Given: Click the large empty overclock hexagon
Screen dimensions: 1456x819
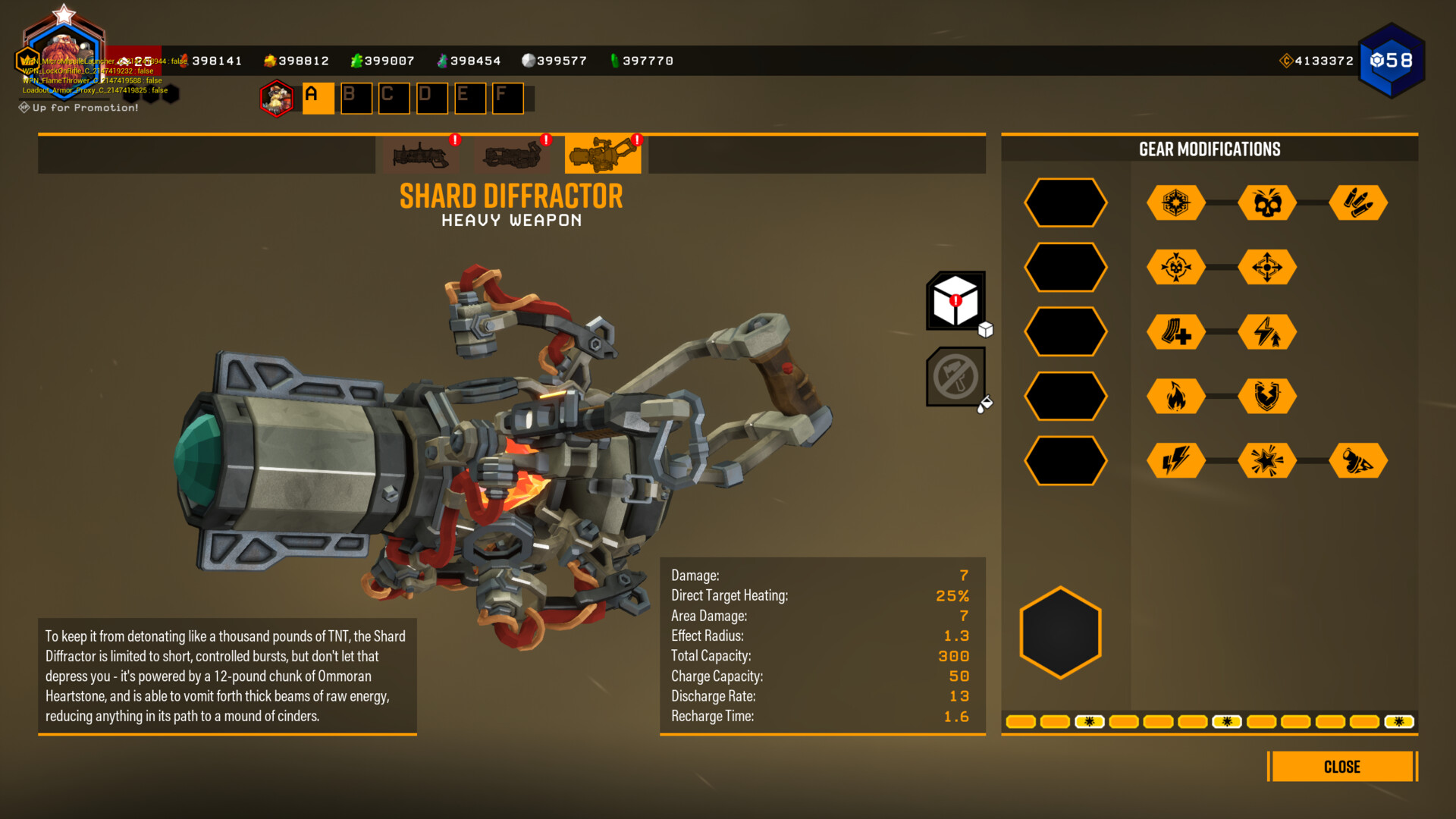Looking at the screenshot, I should pos(1060,632).
